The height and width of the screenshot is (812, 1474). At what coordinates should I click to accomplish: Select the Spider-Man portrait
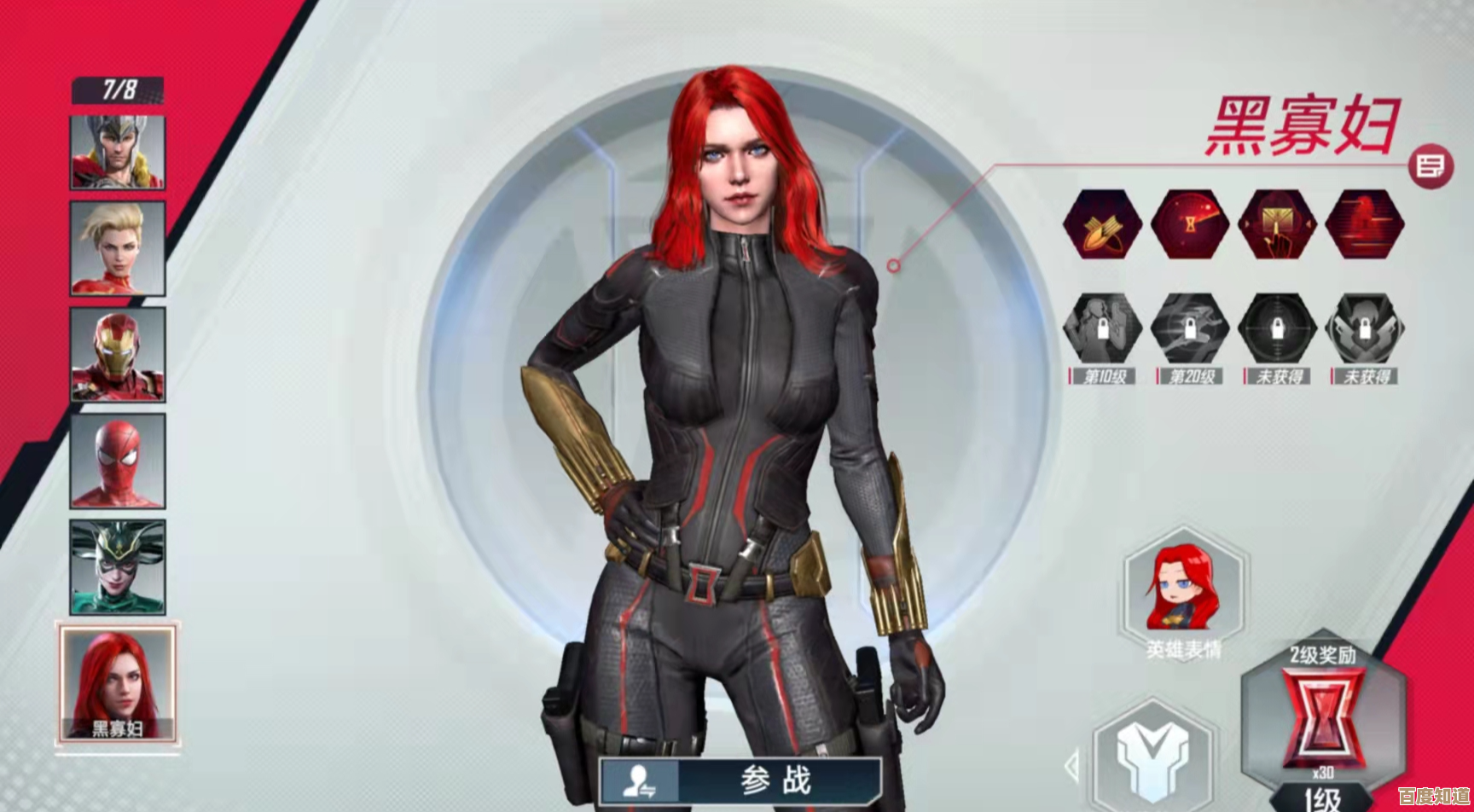(118, 461)
